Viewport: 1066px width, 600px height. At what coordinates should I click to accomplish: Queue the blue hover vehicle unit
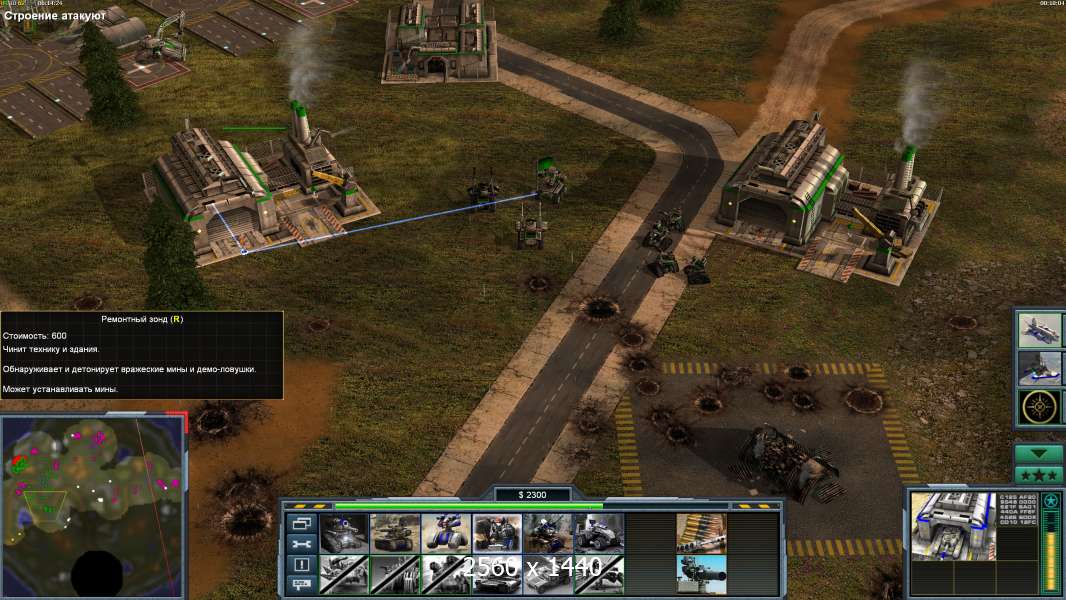coord(548,534)
